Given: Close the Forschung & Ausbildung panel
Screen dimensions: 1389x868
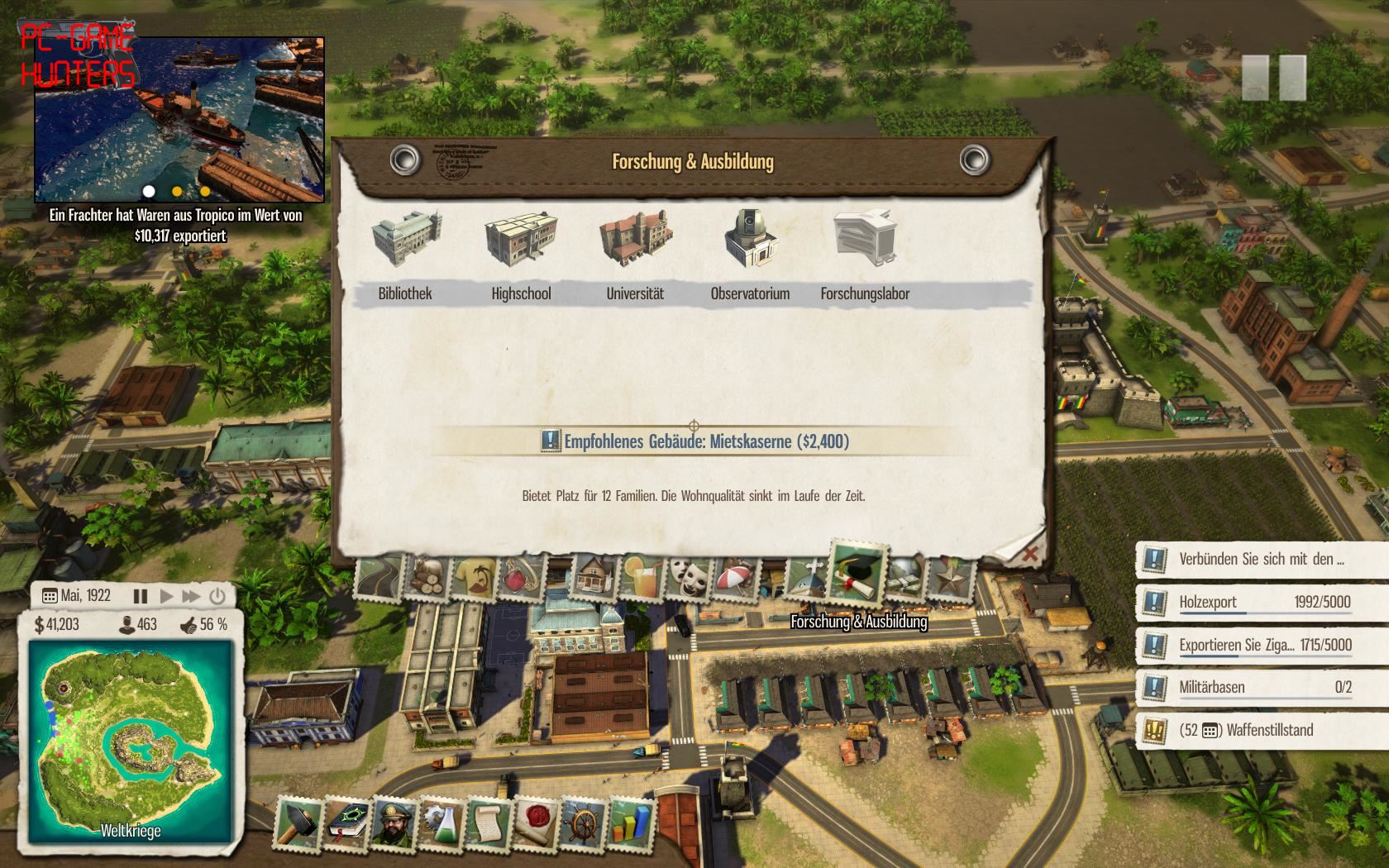Looking at the screenshot, I should coord(1029,554).
